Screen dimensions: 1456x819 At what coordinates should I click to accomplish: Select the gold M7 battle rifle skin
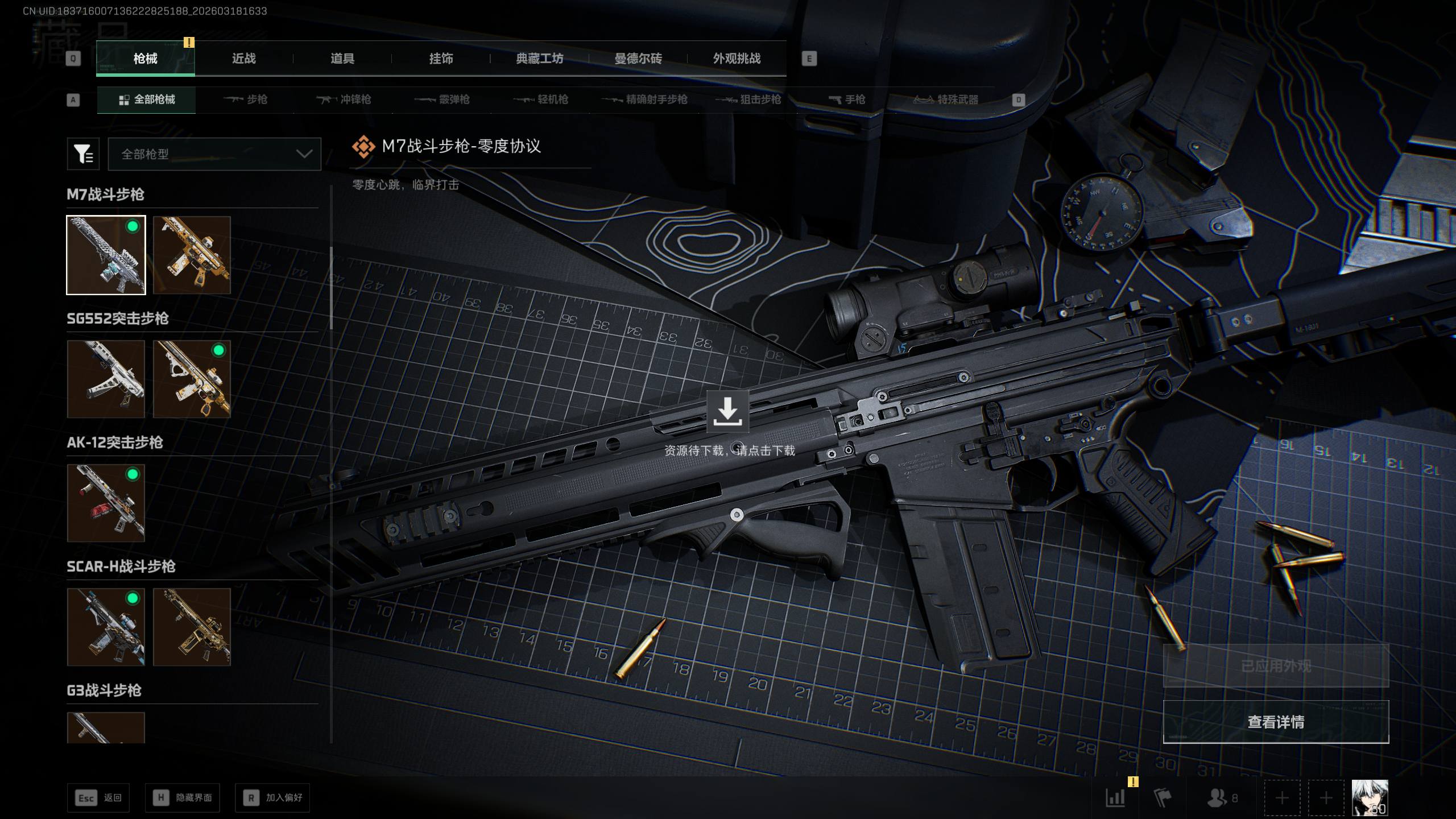click(x=192, y=255)
